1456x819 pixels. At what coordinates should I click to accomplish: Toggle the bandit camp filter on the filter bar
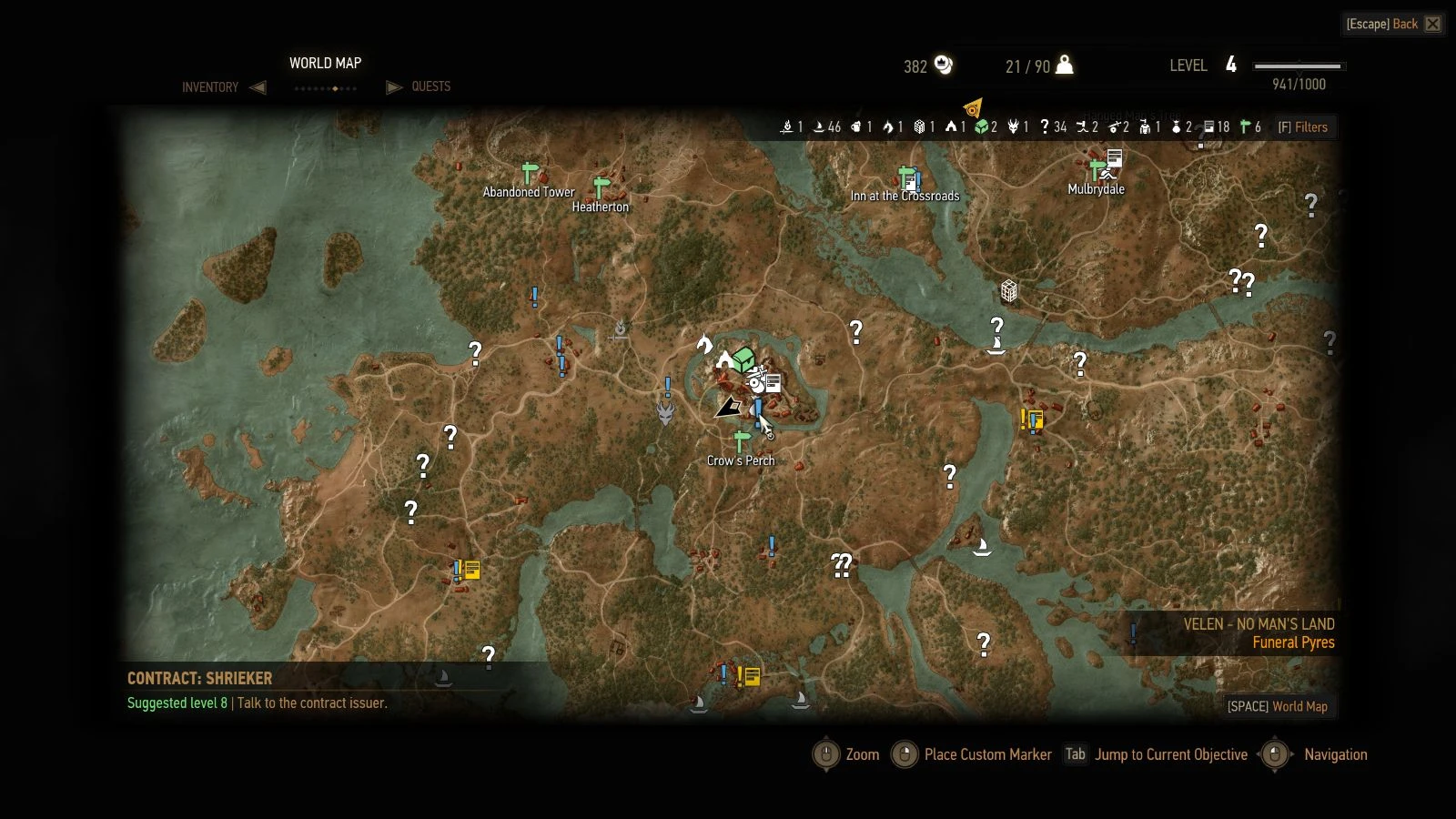coord(951,127)
